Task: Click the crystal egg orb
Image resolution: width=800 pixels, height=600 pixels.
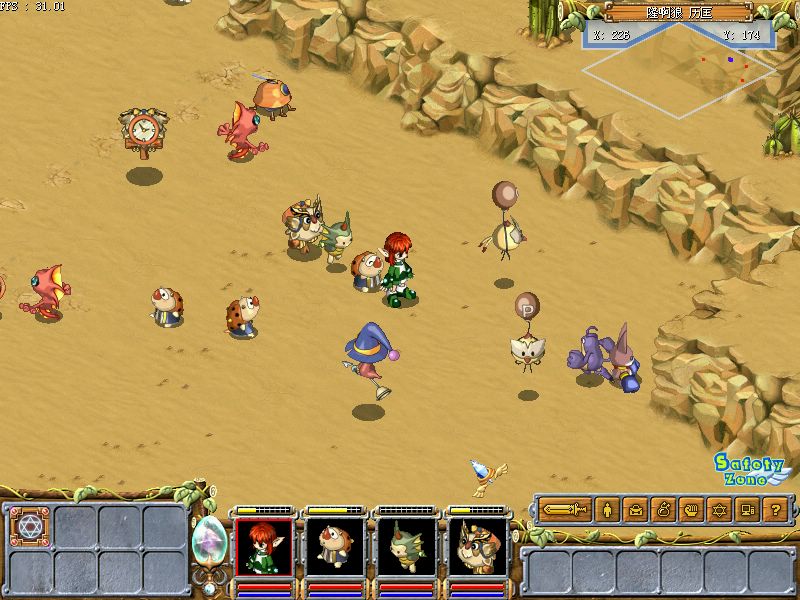Action: pyautogui.click(x=208, y=542)
